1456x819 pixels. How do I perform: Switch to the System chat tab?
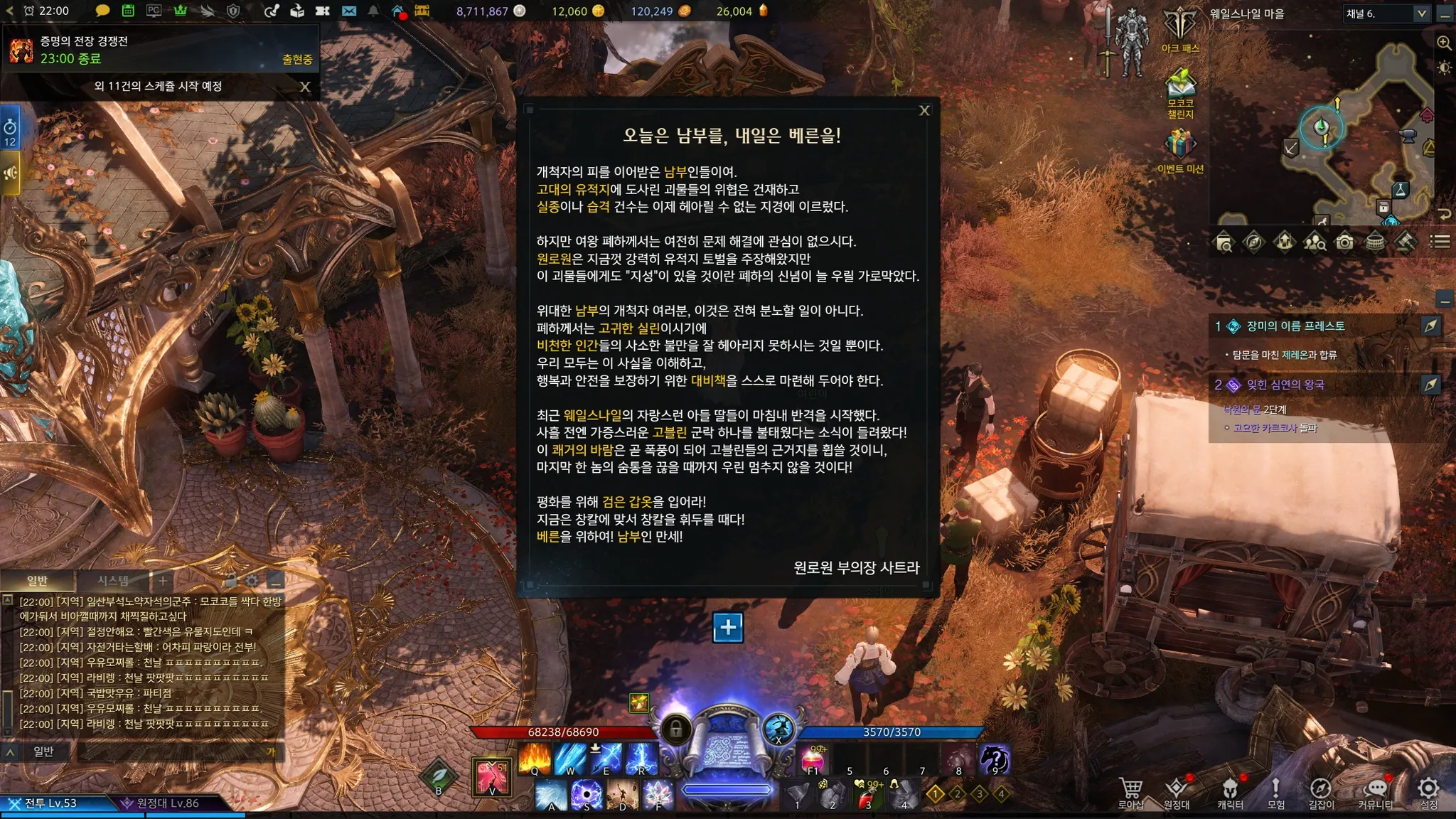coord(113,581)
